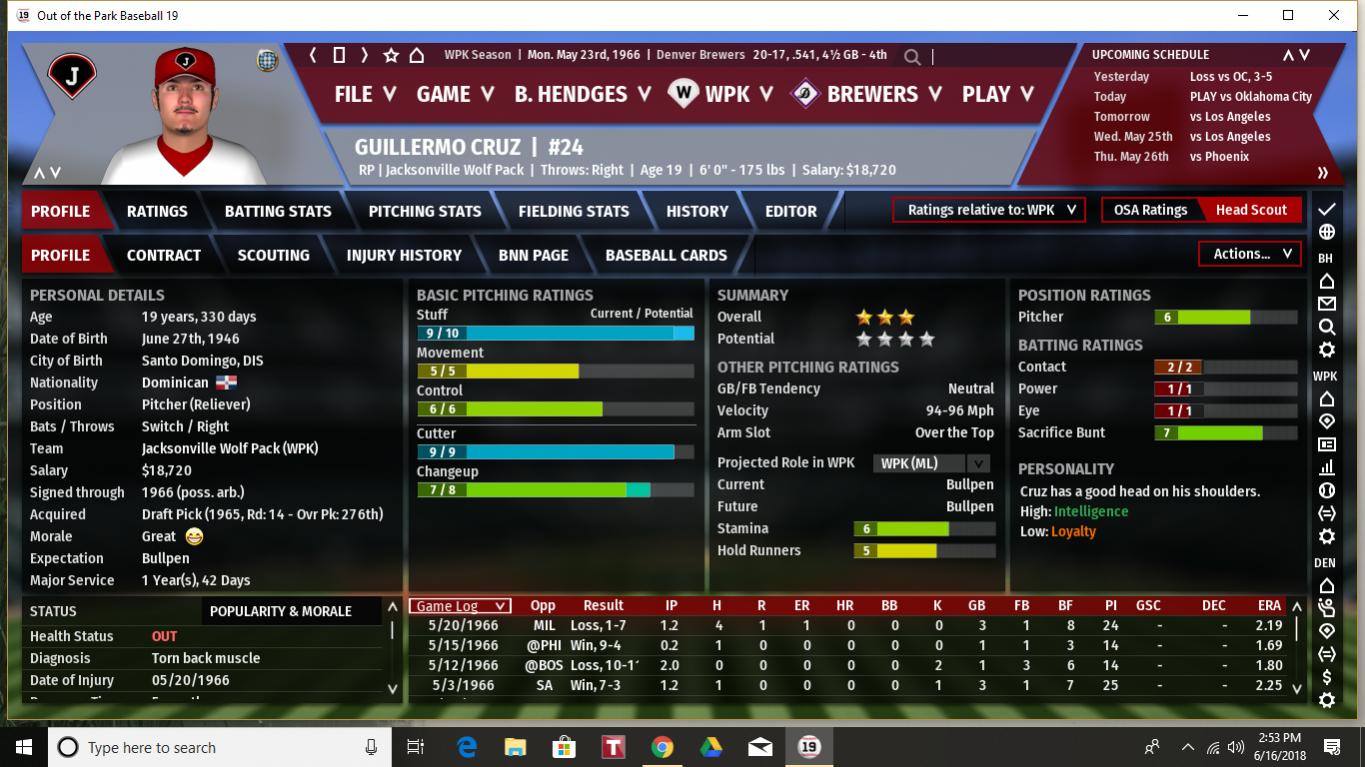Open the INJURY HISTORY sub-tab
Screen dimensions: 1365x767
(x=404, y=255)
